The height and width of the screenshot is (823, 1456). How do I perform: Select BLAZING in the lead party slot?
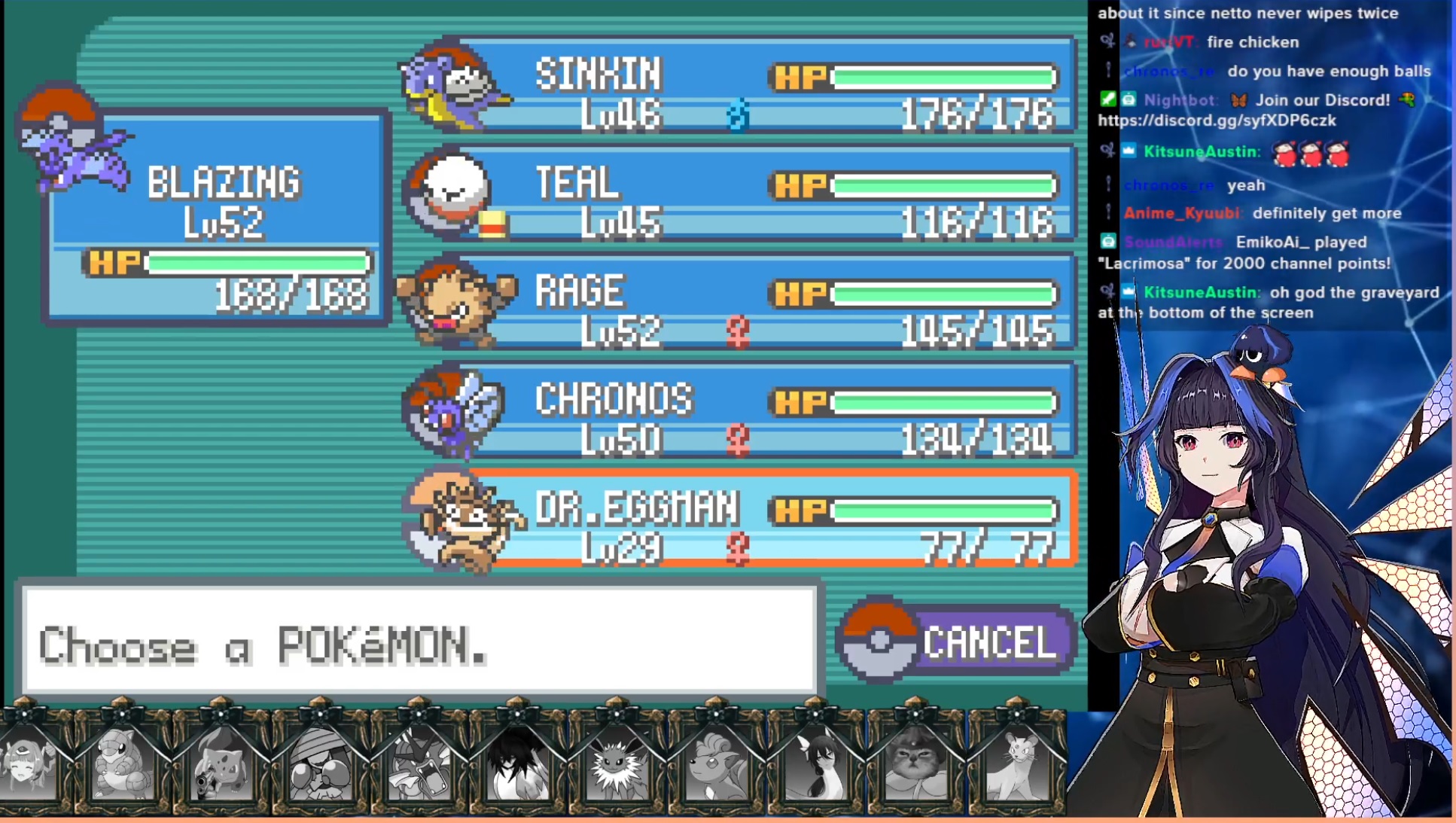click(x=218, y=218)
